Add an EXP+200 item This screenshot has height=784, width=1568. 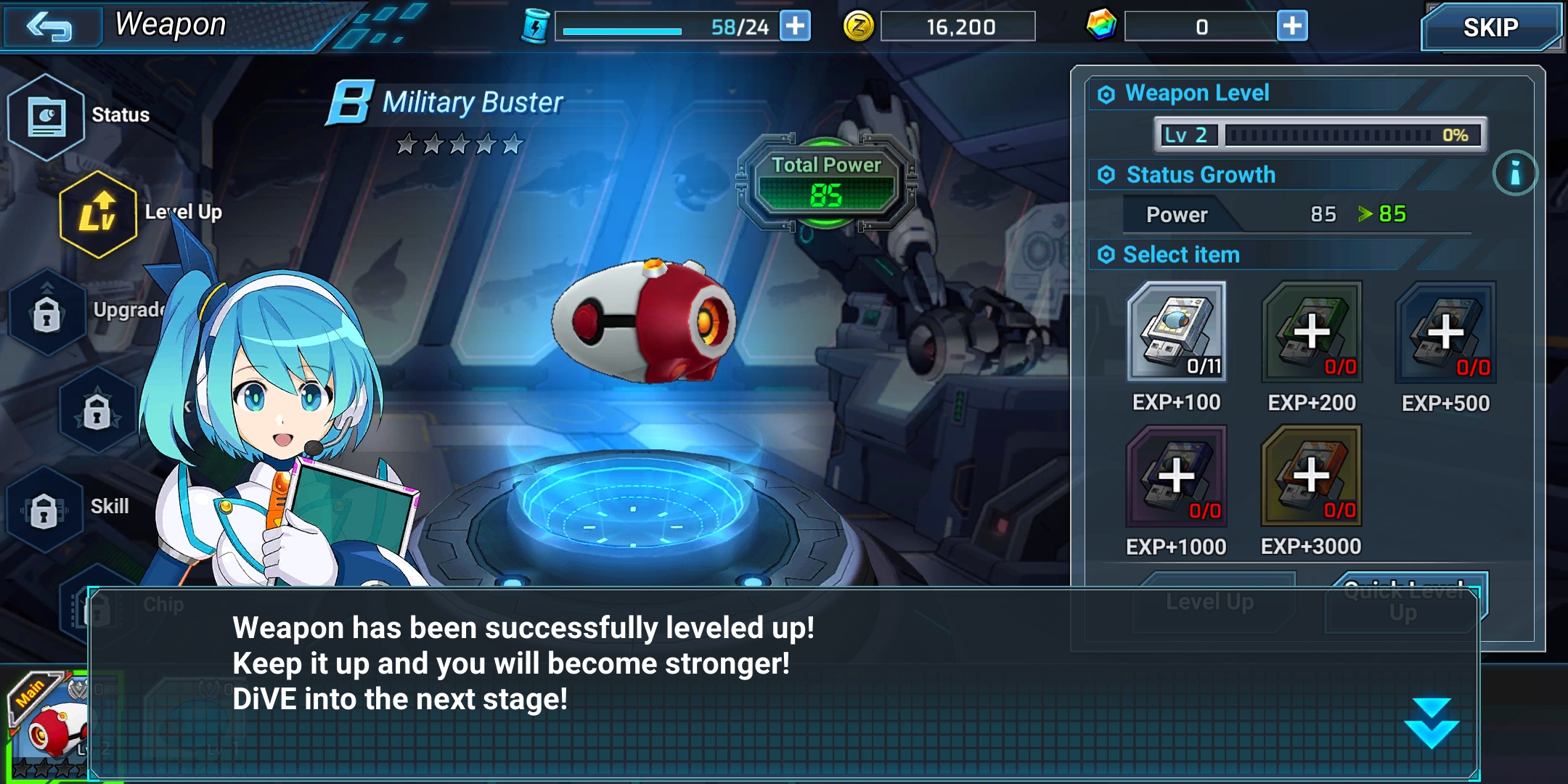1312,332
